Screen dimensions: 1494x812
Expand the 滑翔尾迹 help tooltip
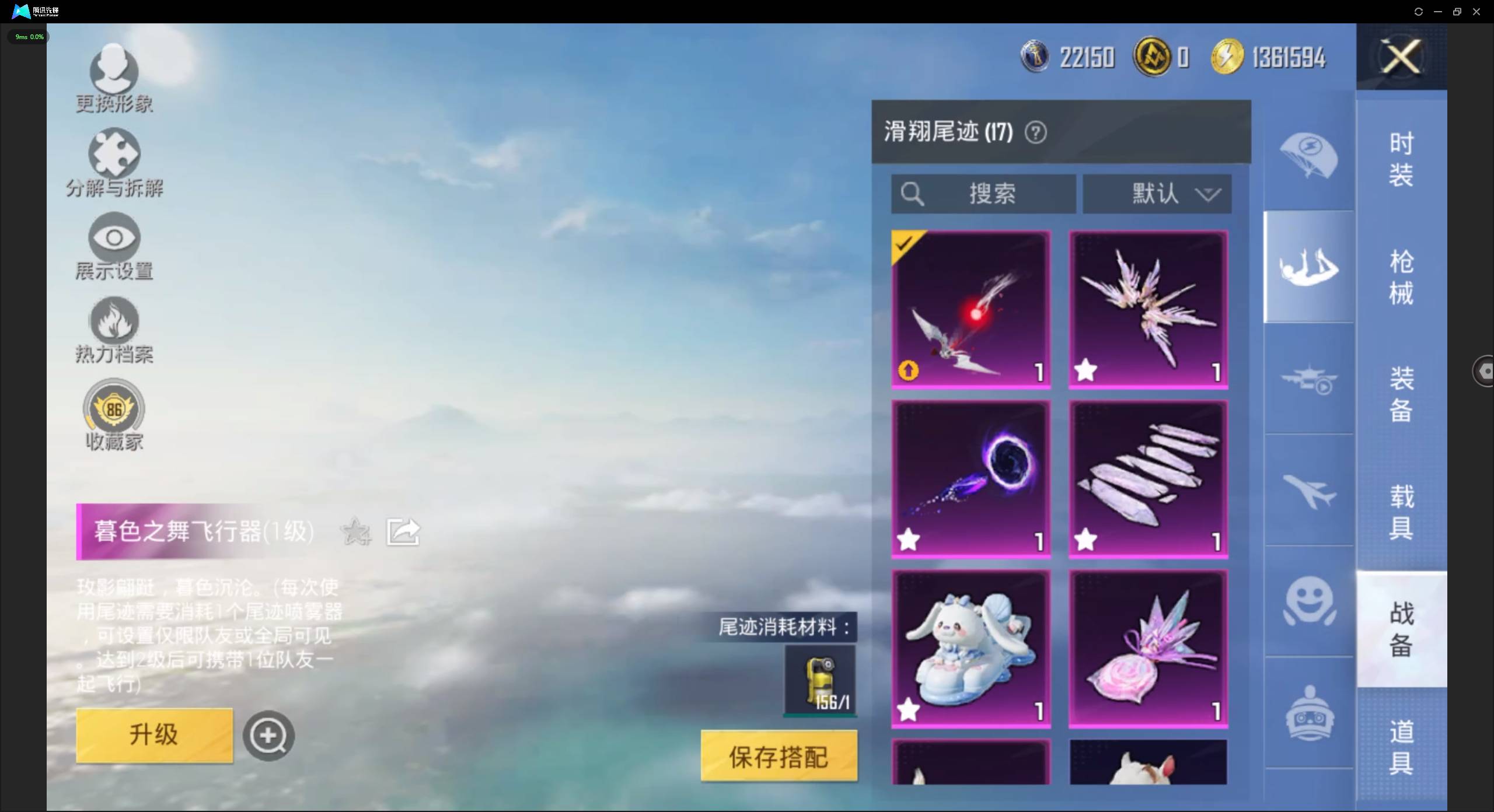click(x=1036, y=132)
